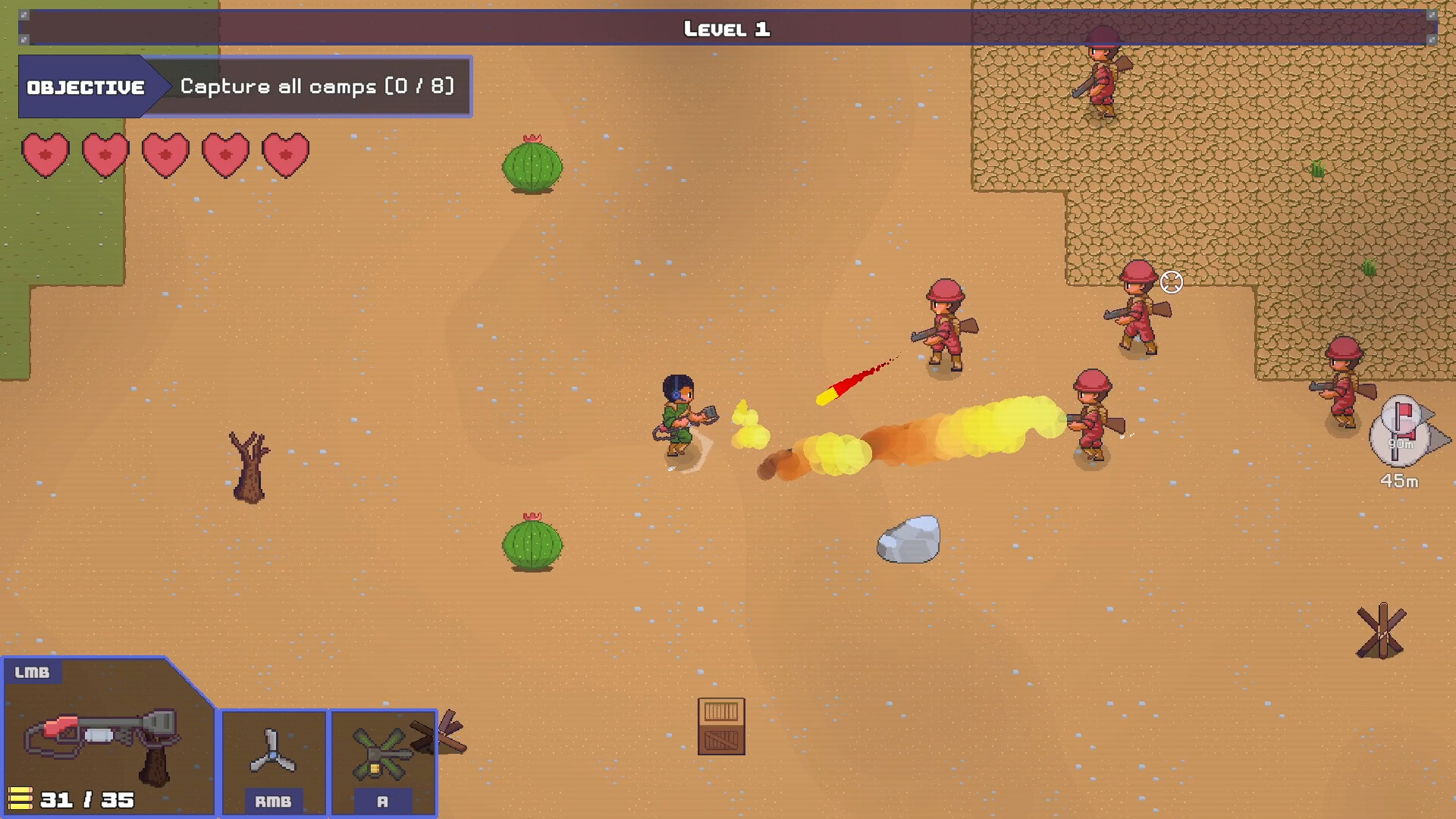Viewport: 1456px width, 819px height.
Task: Click the RMB keybind label under the blade
Action: 274,800
